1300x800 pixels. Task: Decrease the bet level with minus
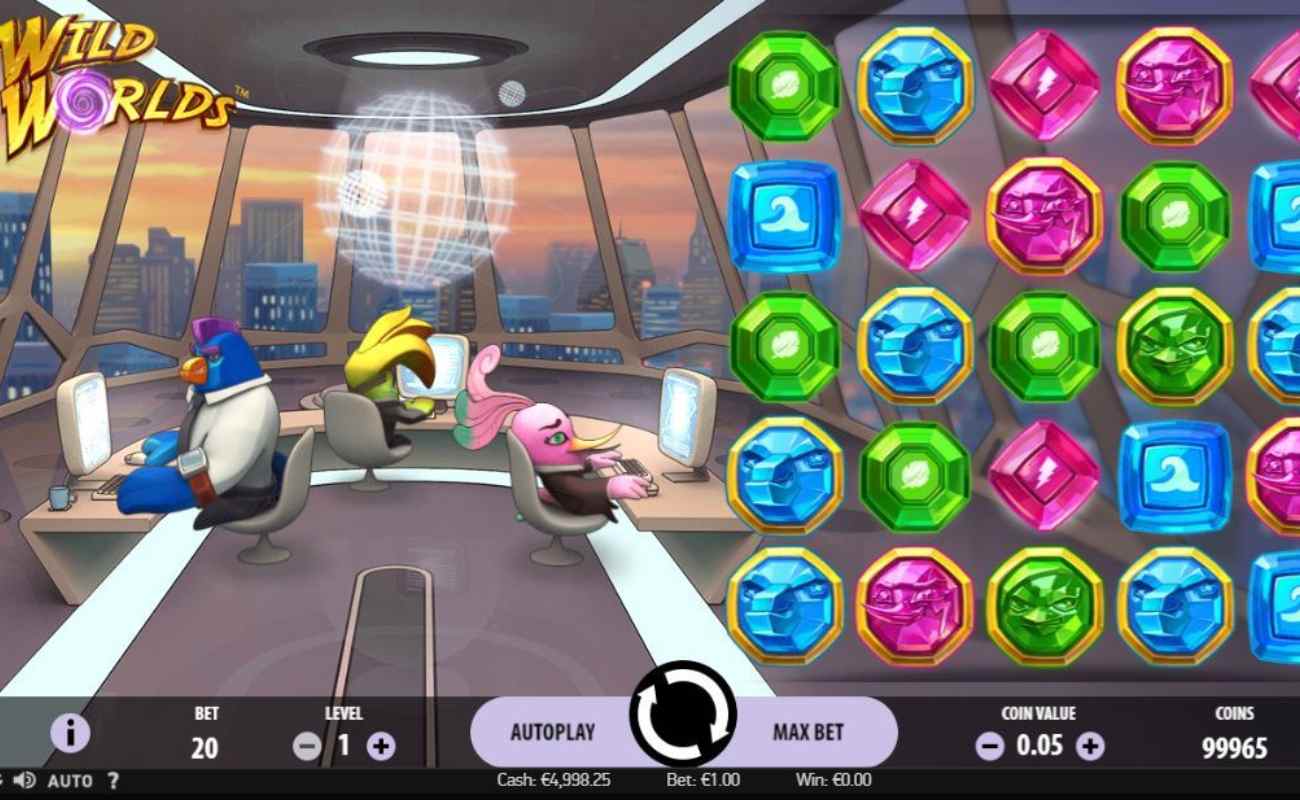(x=306, y=745)
